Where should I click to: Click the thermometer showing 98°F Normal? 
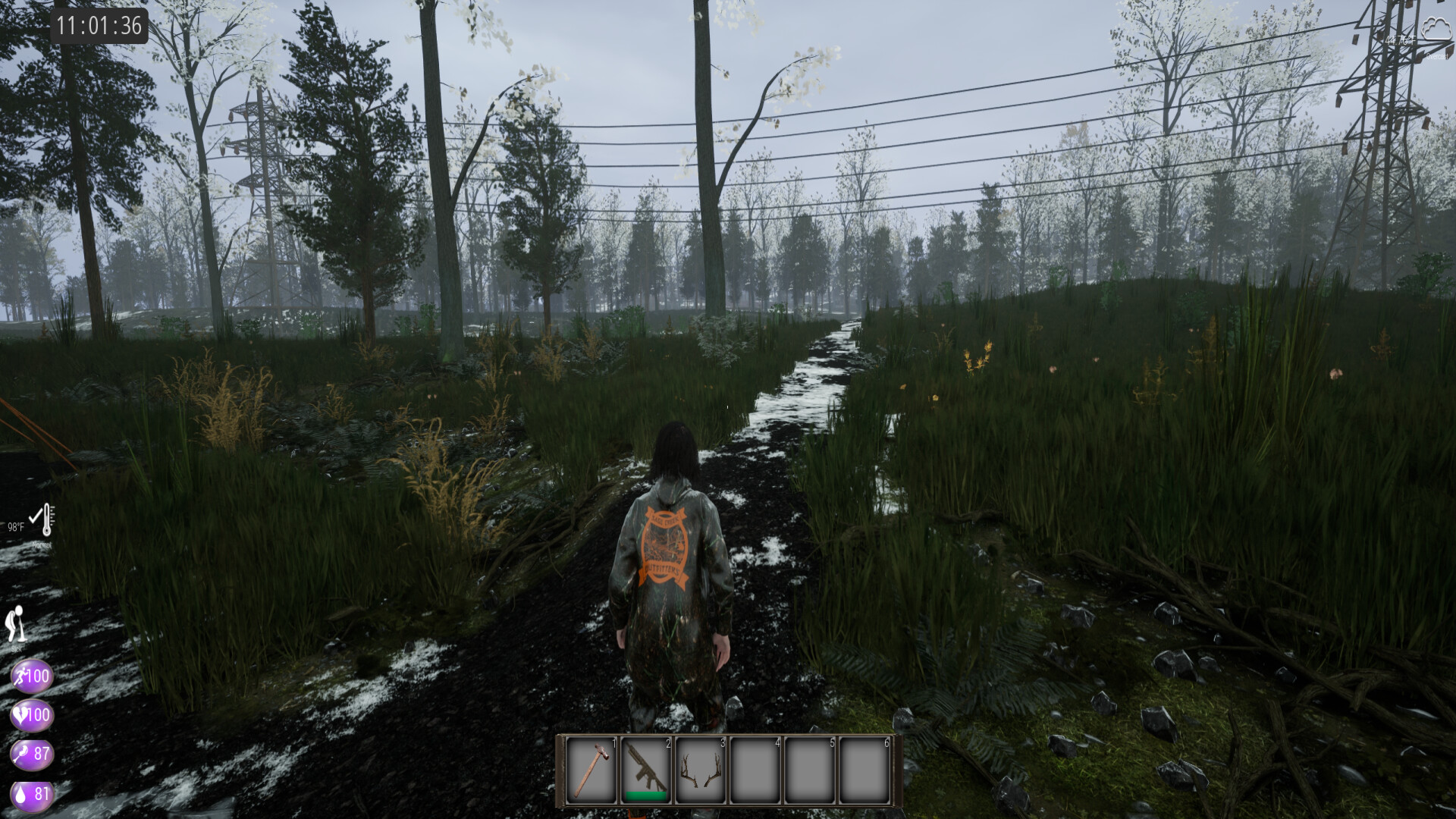pos(47,519)
